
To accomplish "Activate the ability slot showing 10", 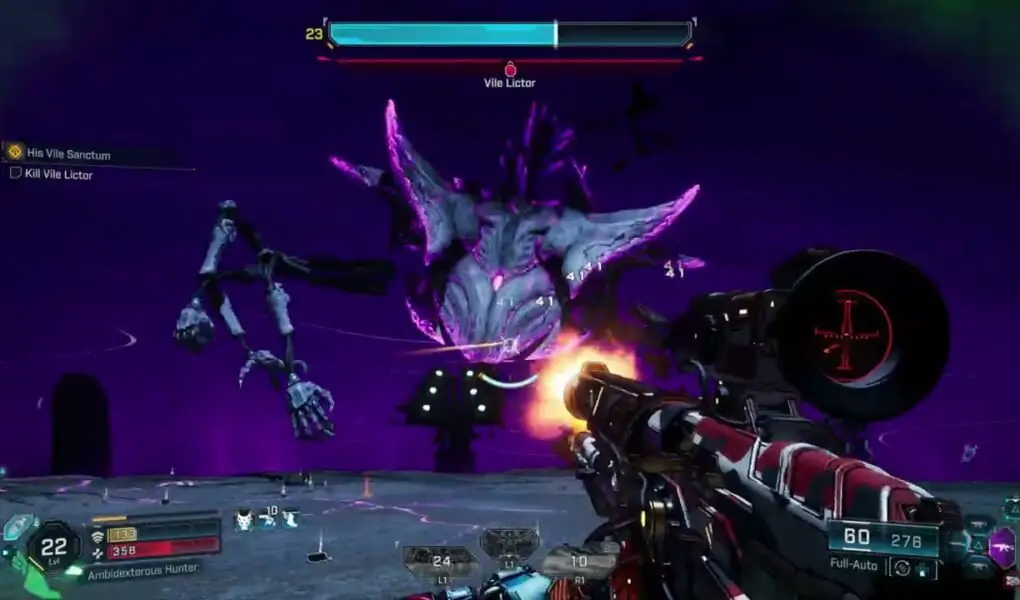I will (x=579, y=561).
